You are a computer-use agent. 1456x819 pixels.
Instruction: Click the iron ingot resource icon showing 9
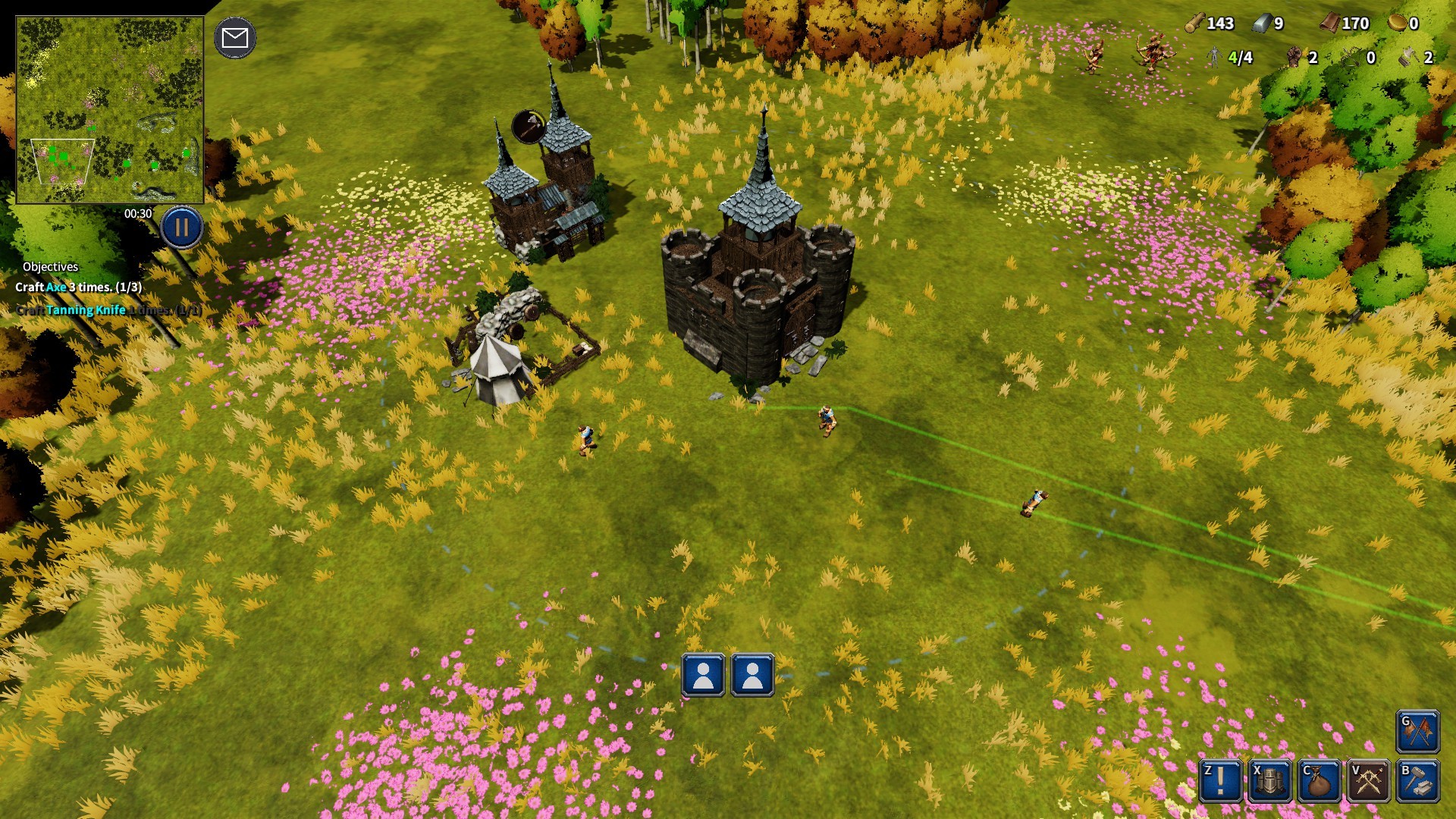(1260, 24)
